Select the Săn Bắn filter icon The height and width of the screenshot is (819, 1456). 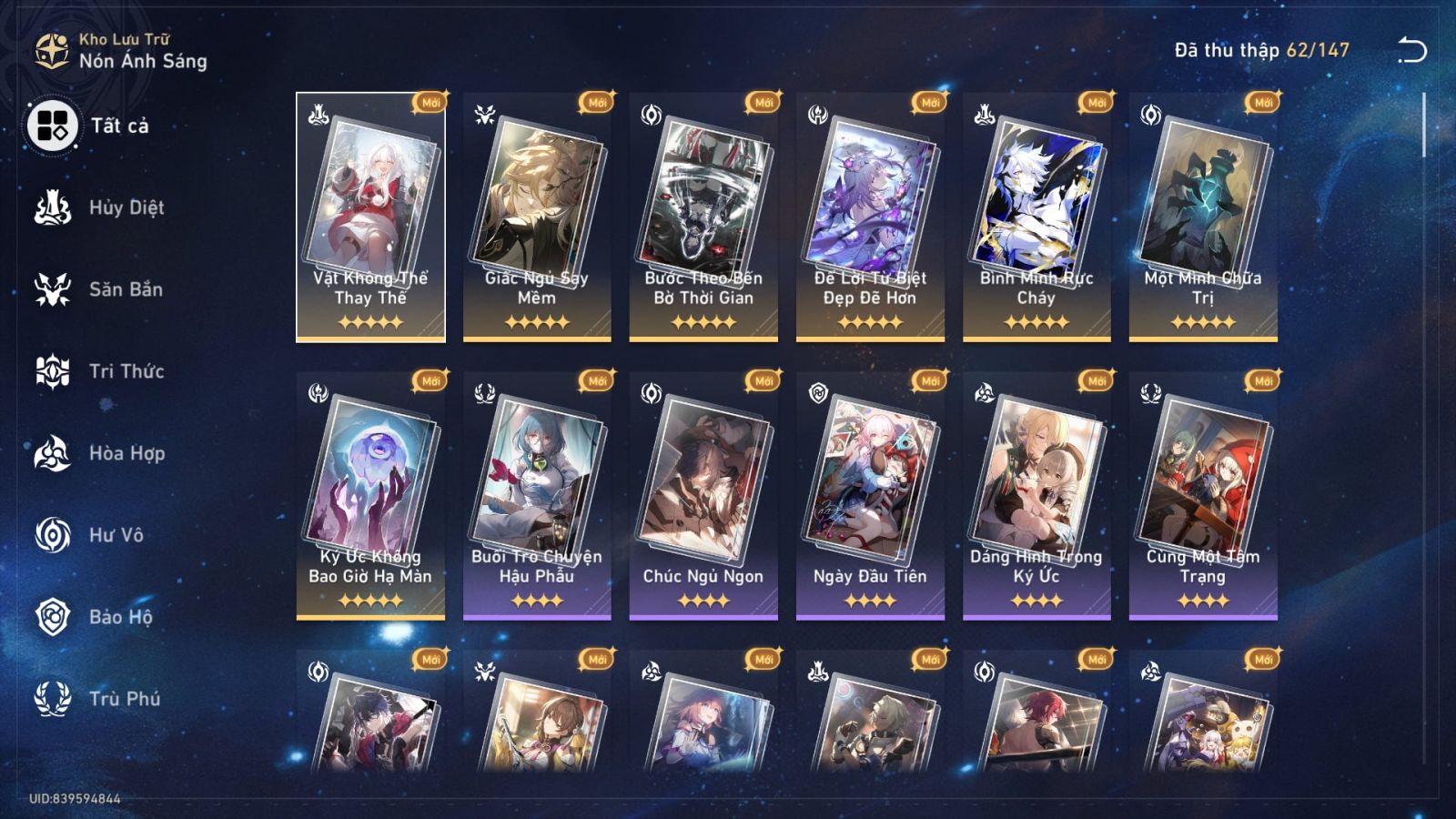tap(52, 289)
